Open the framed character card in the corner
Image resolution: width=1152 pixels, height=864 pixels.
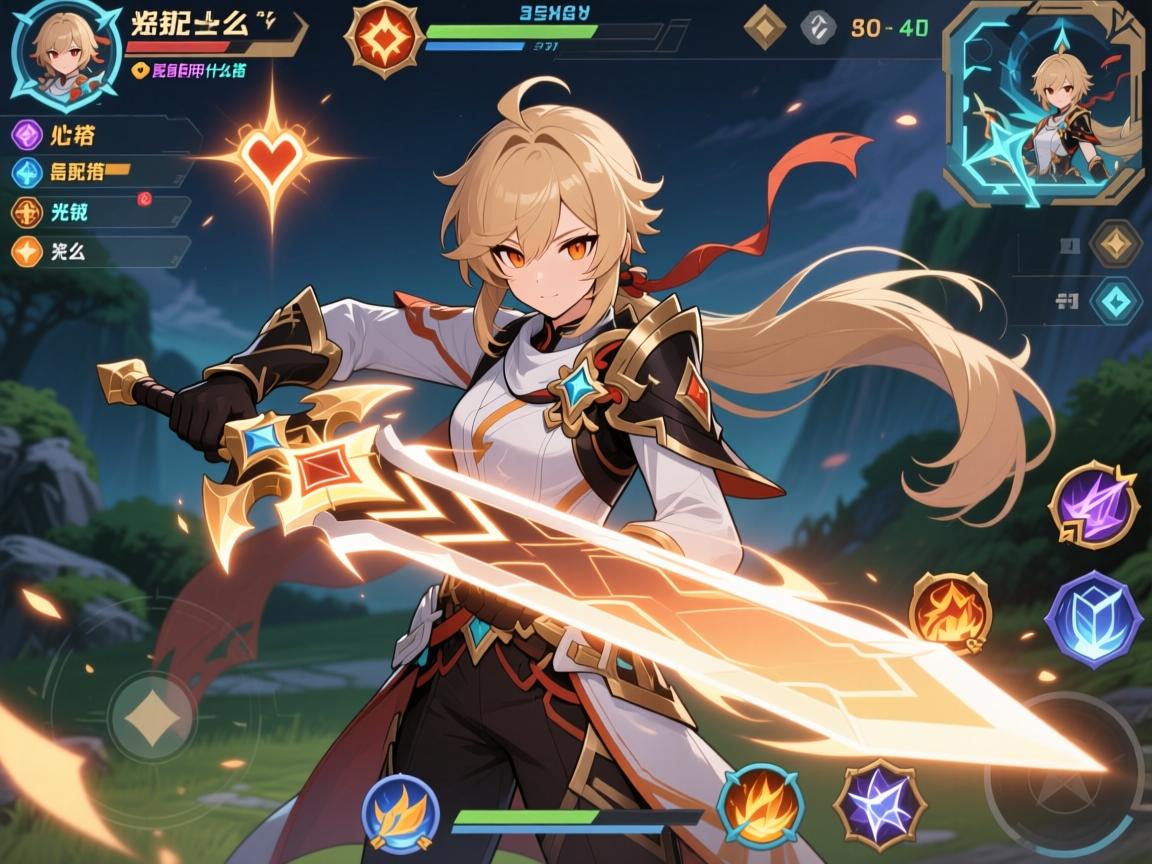(x=1043, y=102)
